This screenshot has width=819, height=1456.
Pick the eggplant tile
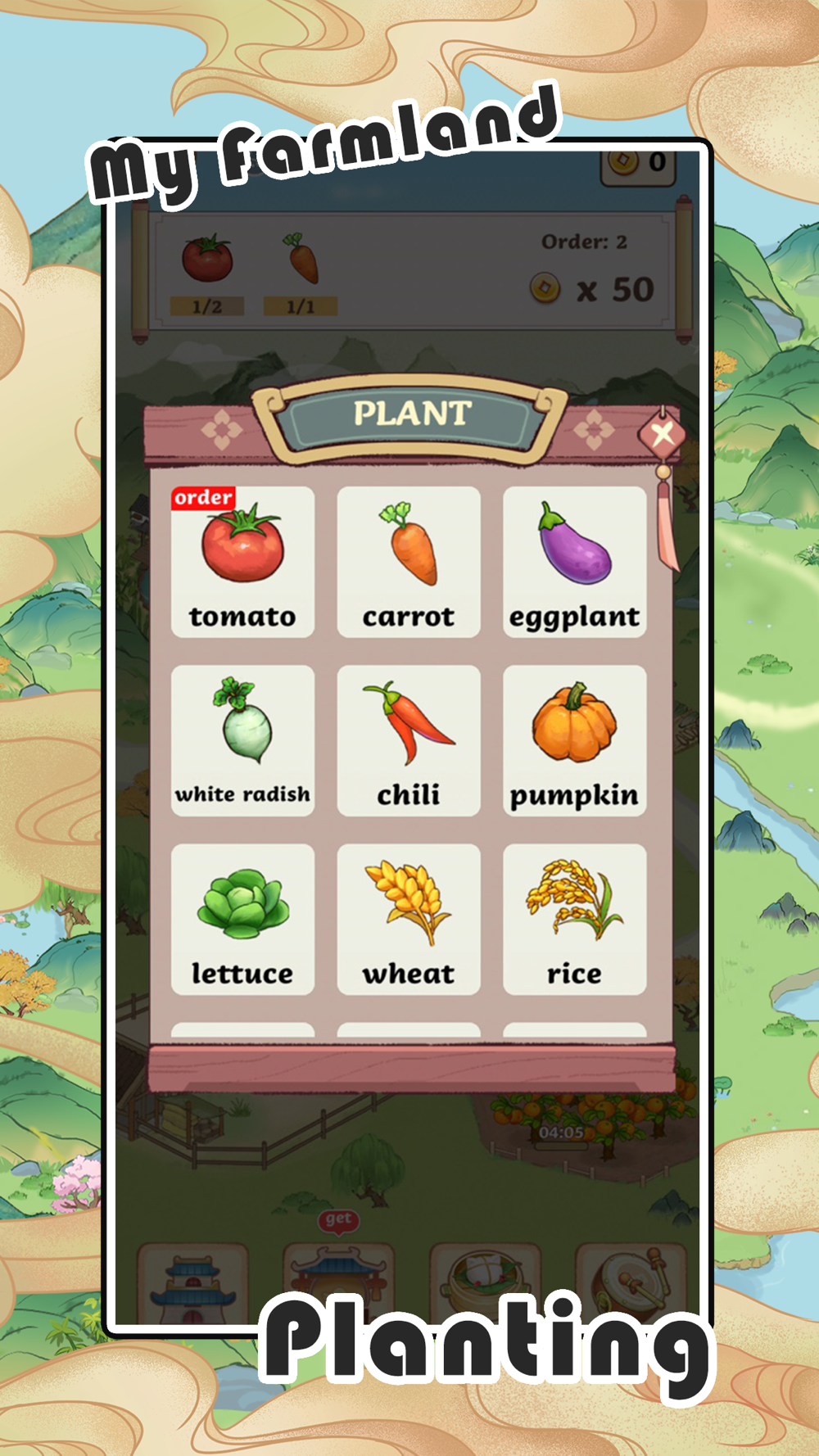(x=574, y=562)
